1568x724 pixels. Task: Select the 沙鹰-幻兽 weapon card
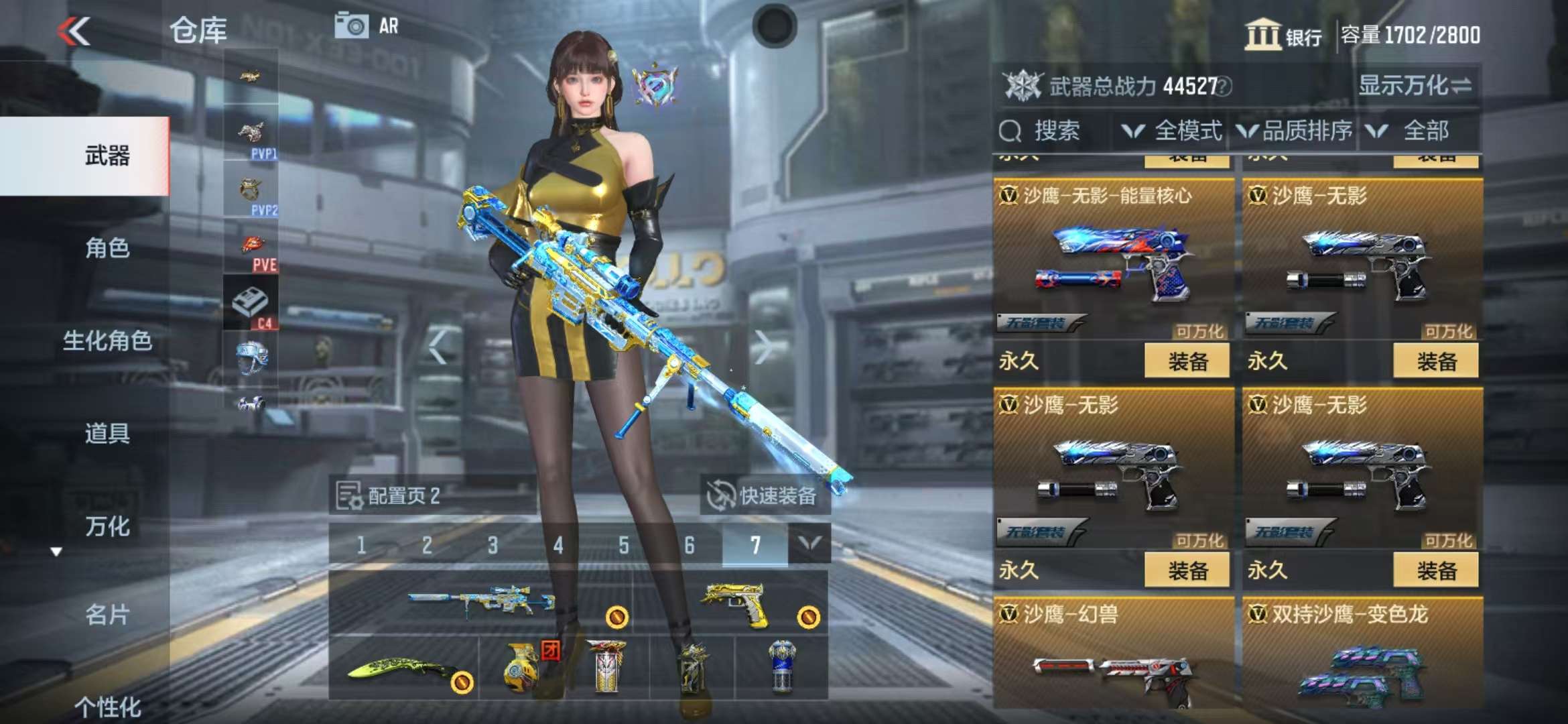coord(1113,654)
